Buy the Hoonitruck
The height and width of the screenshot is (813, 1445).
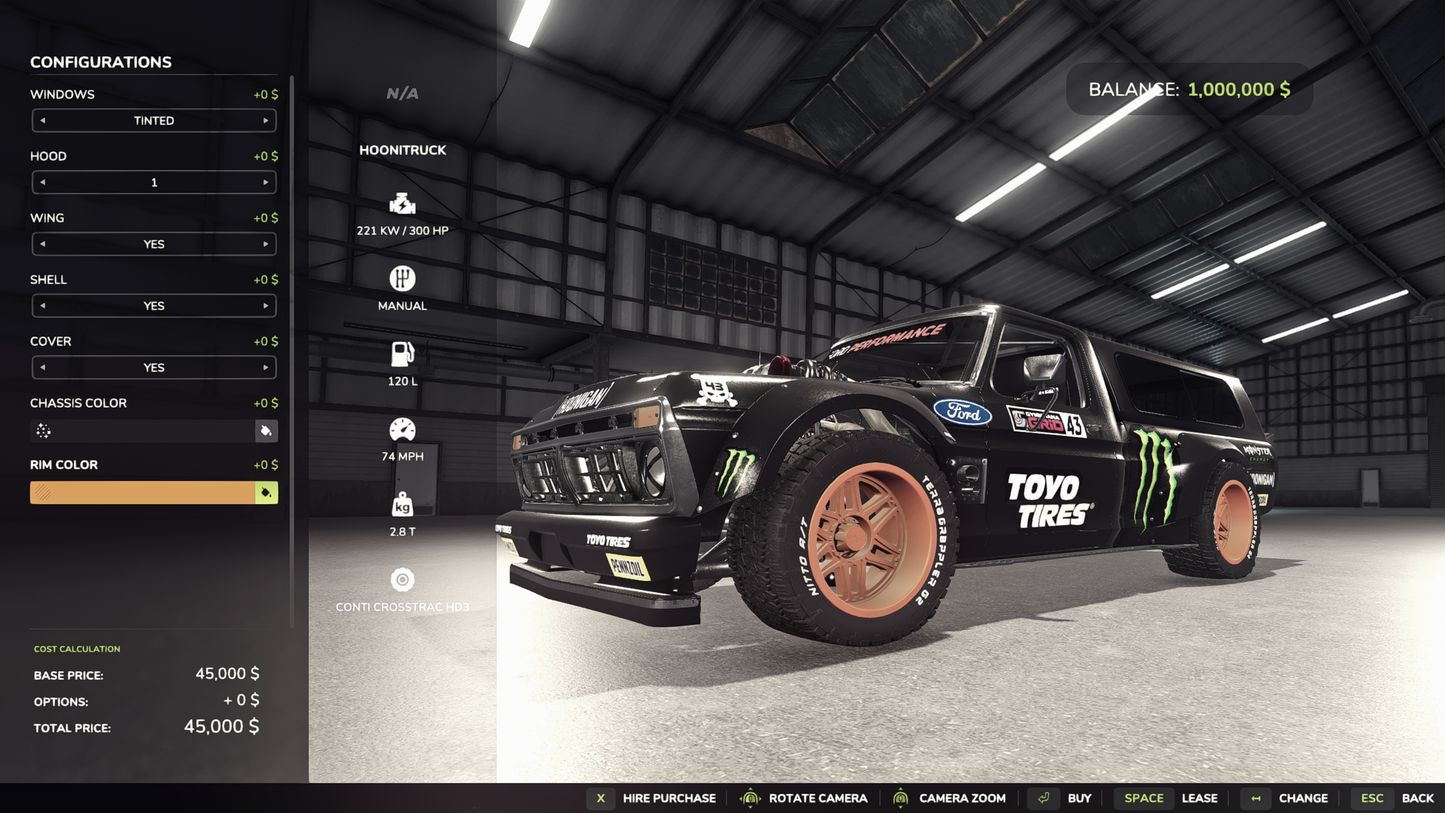(1064, 798)
